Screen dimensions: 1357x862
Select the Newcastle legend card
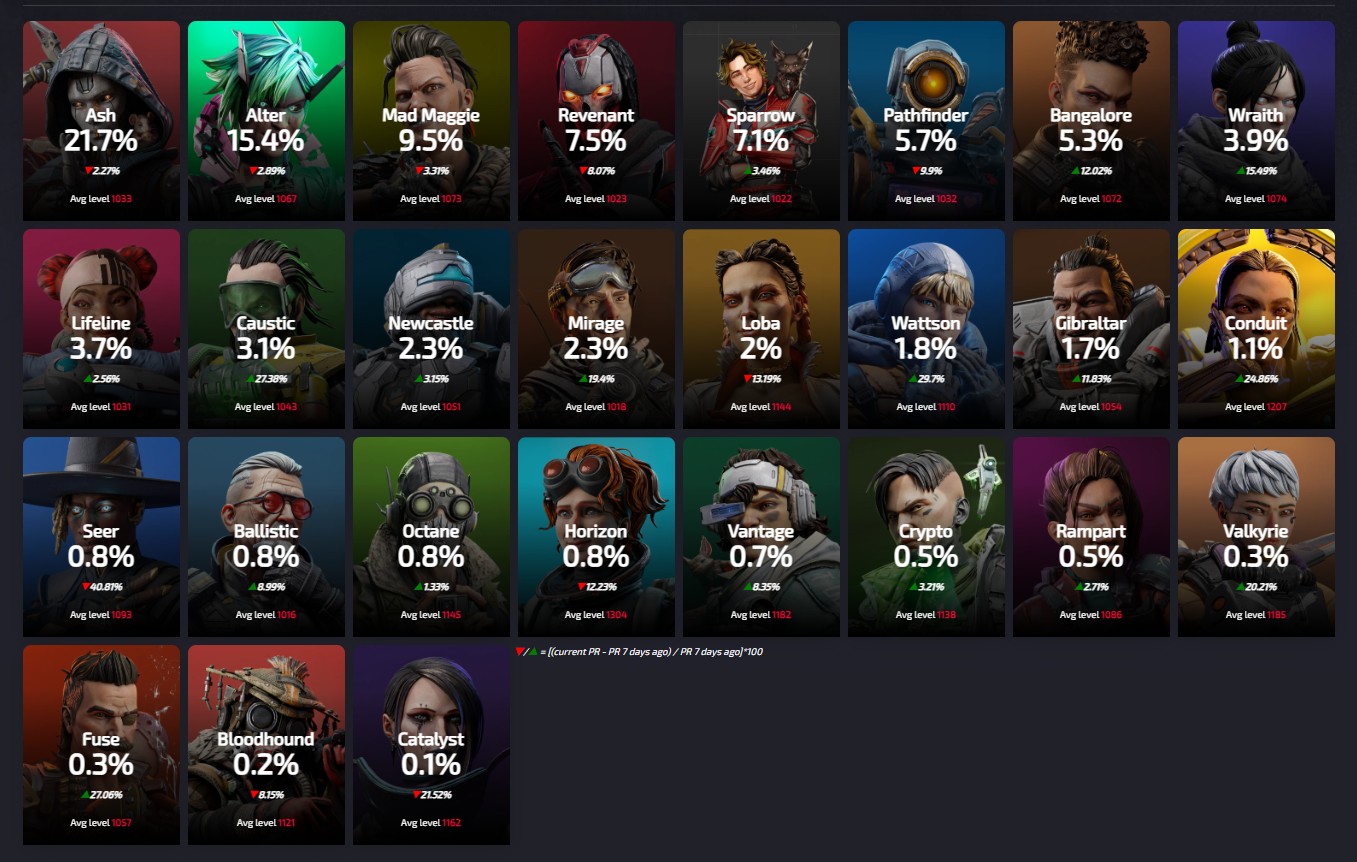point(431,329)
